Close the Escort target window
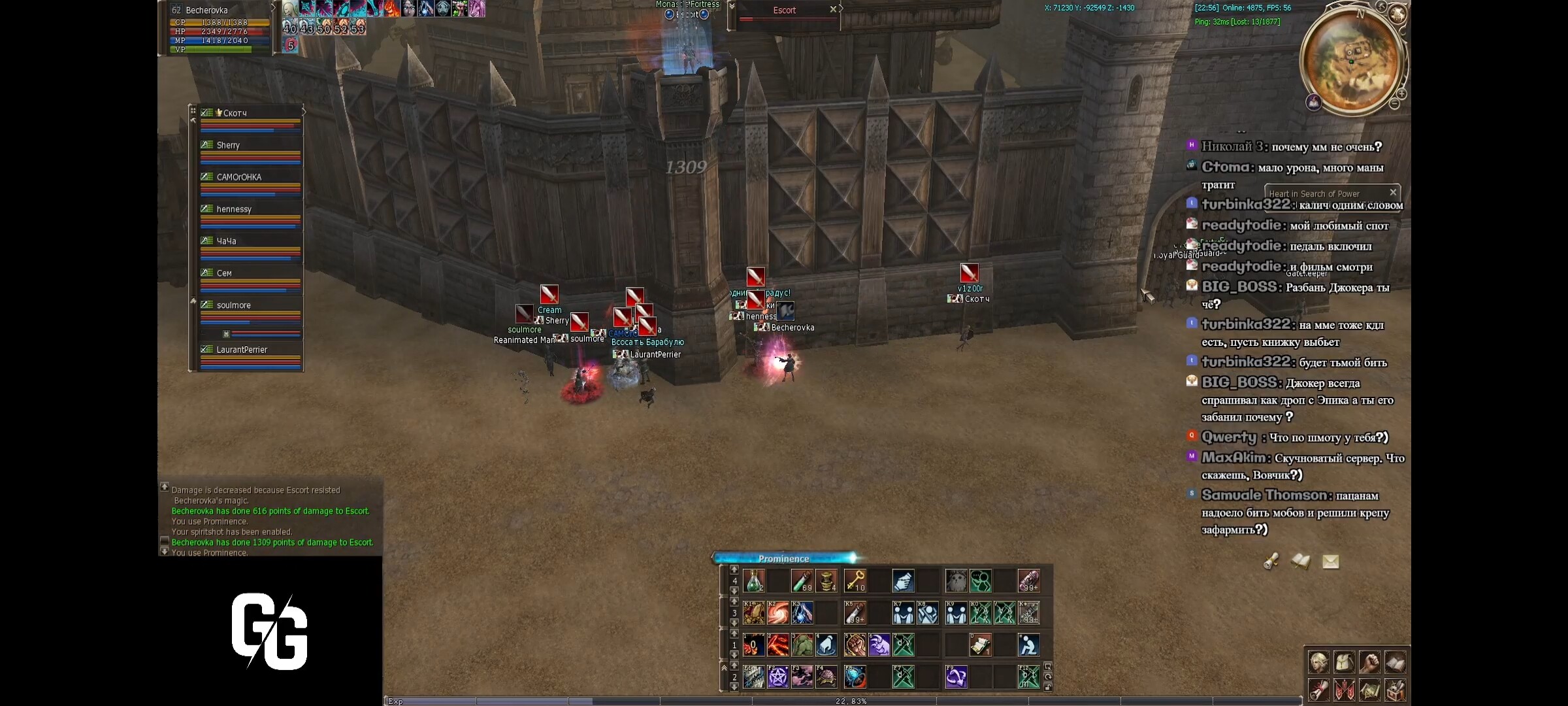 [x=833, y=10]
